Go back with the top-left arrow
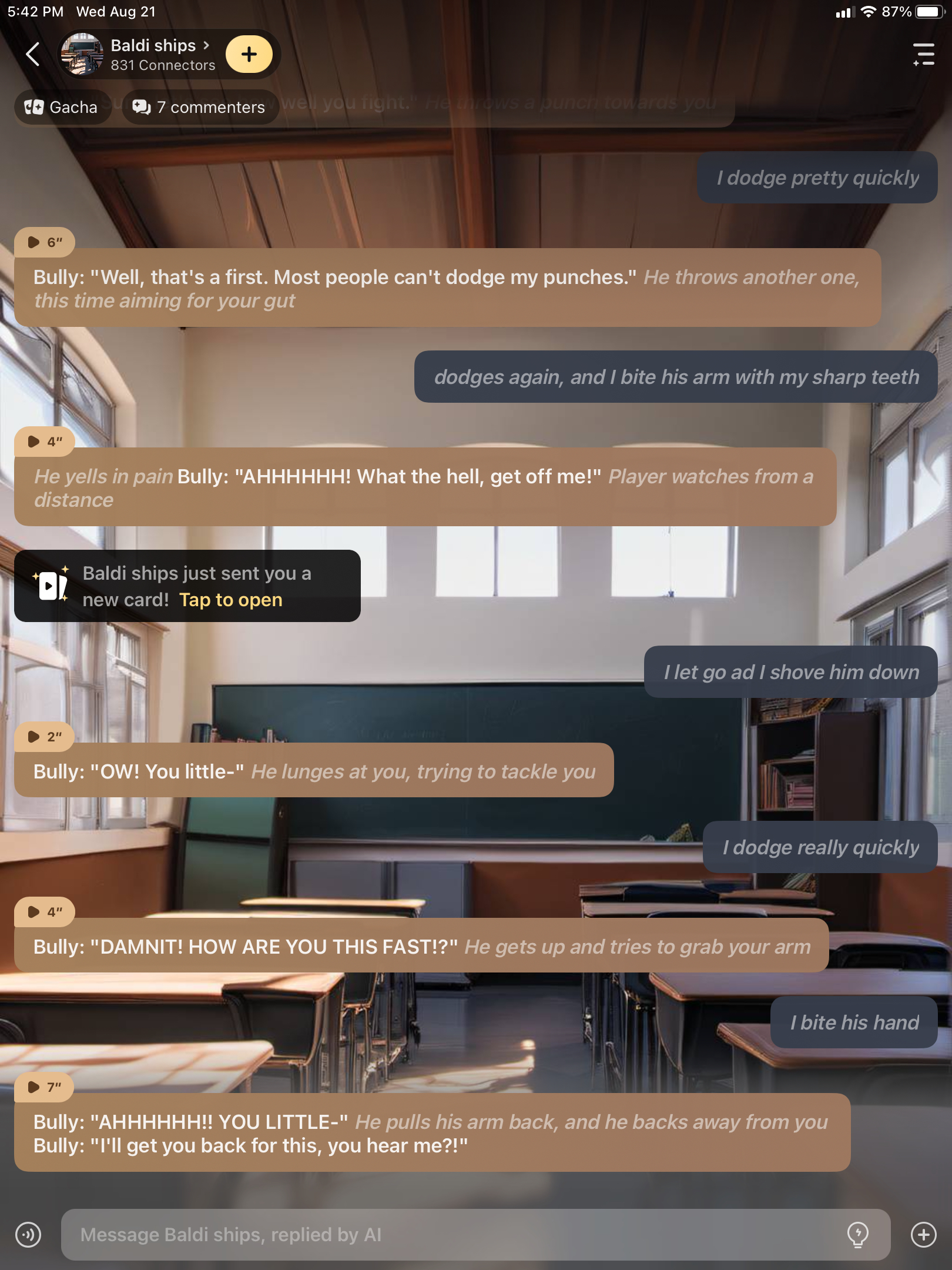 point(33,55)
